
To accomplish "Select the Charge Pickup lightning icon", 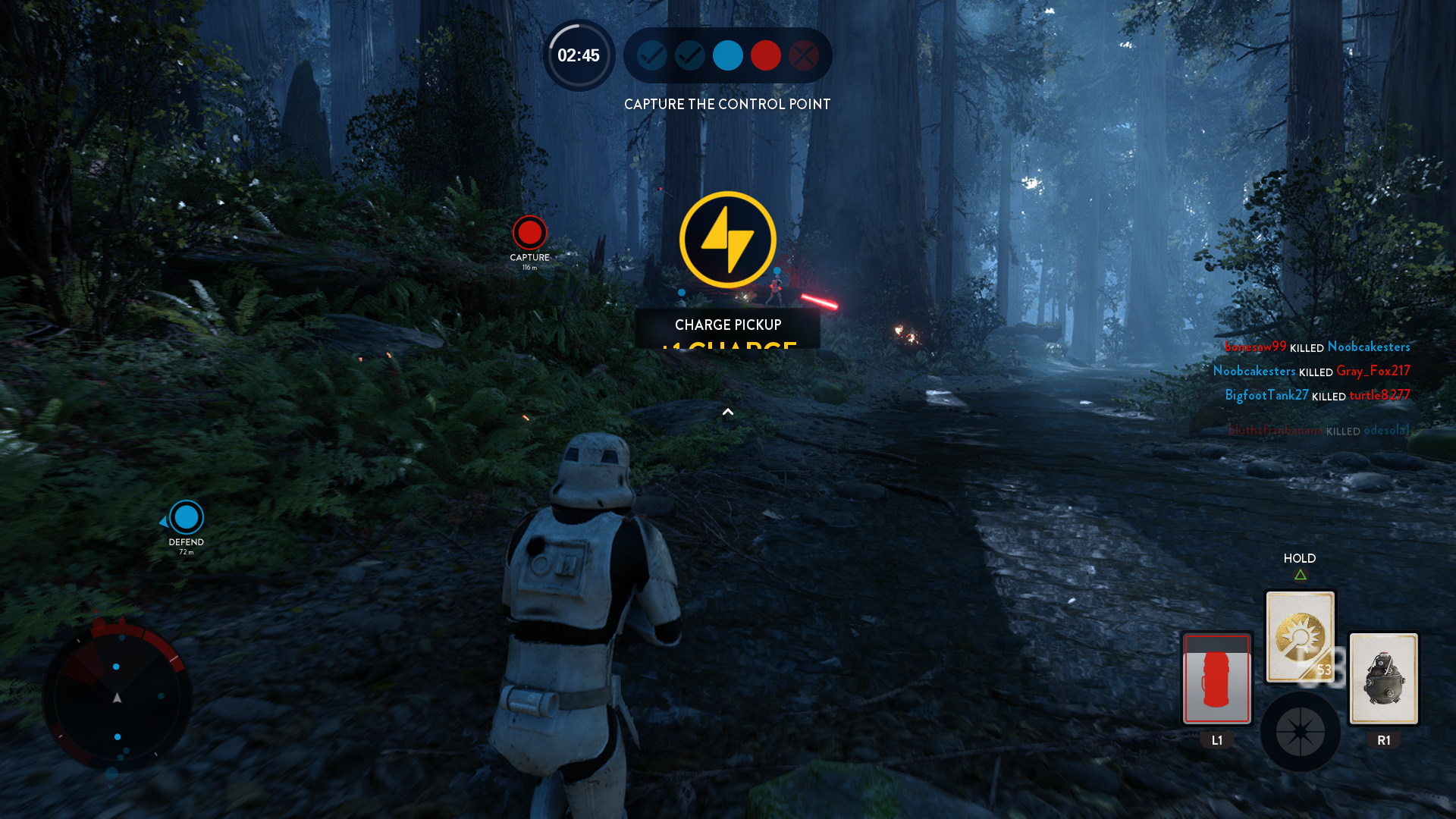I will (x=727, y=240).
